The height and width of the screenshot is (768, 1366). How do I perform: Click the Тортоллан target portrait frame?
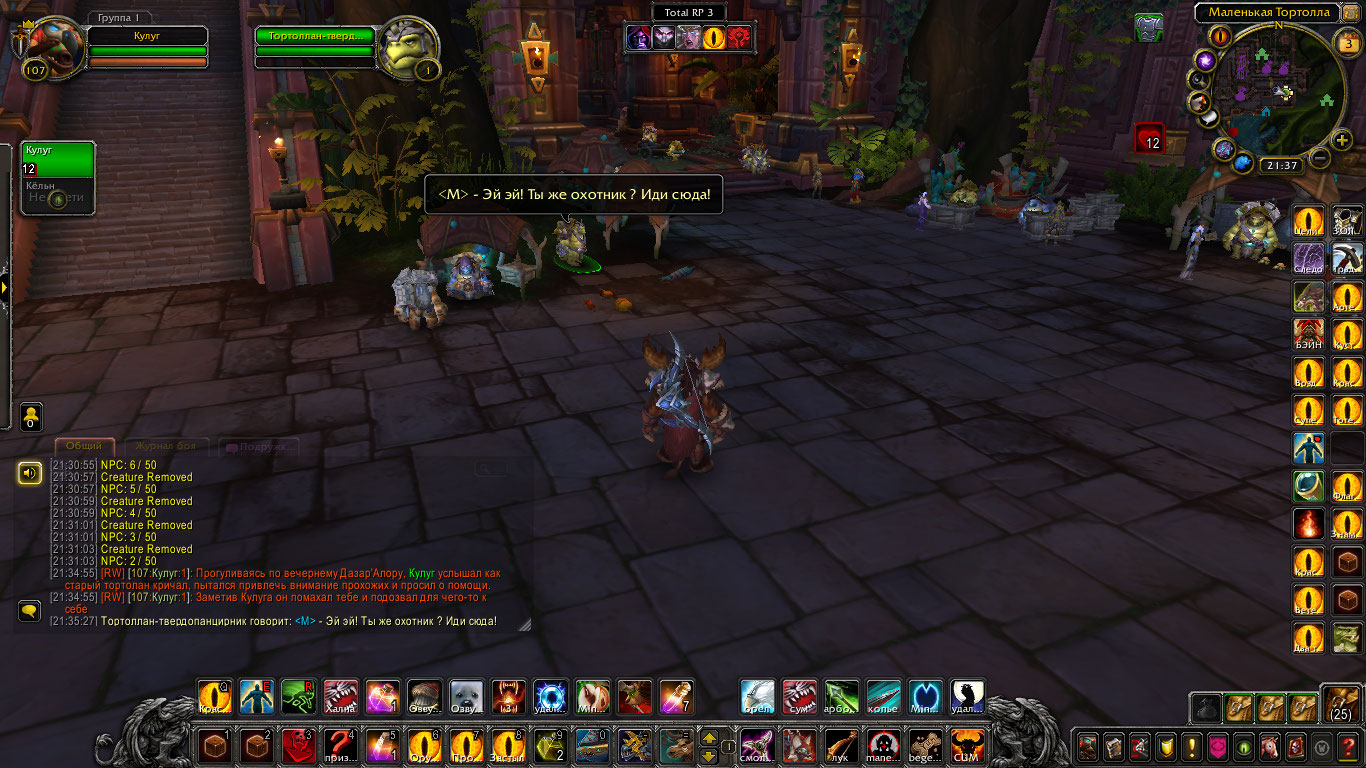point(408,47)
